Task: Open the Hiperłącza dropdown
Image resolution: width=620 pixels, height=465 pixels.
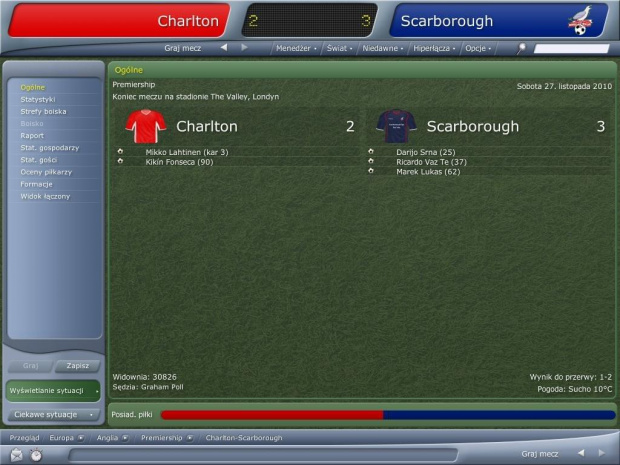Action: (434, 47)
